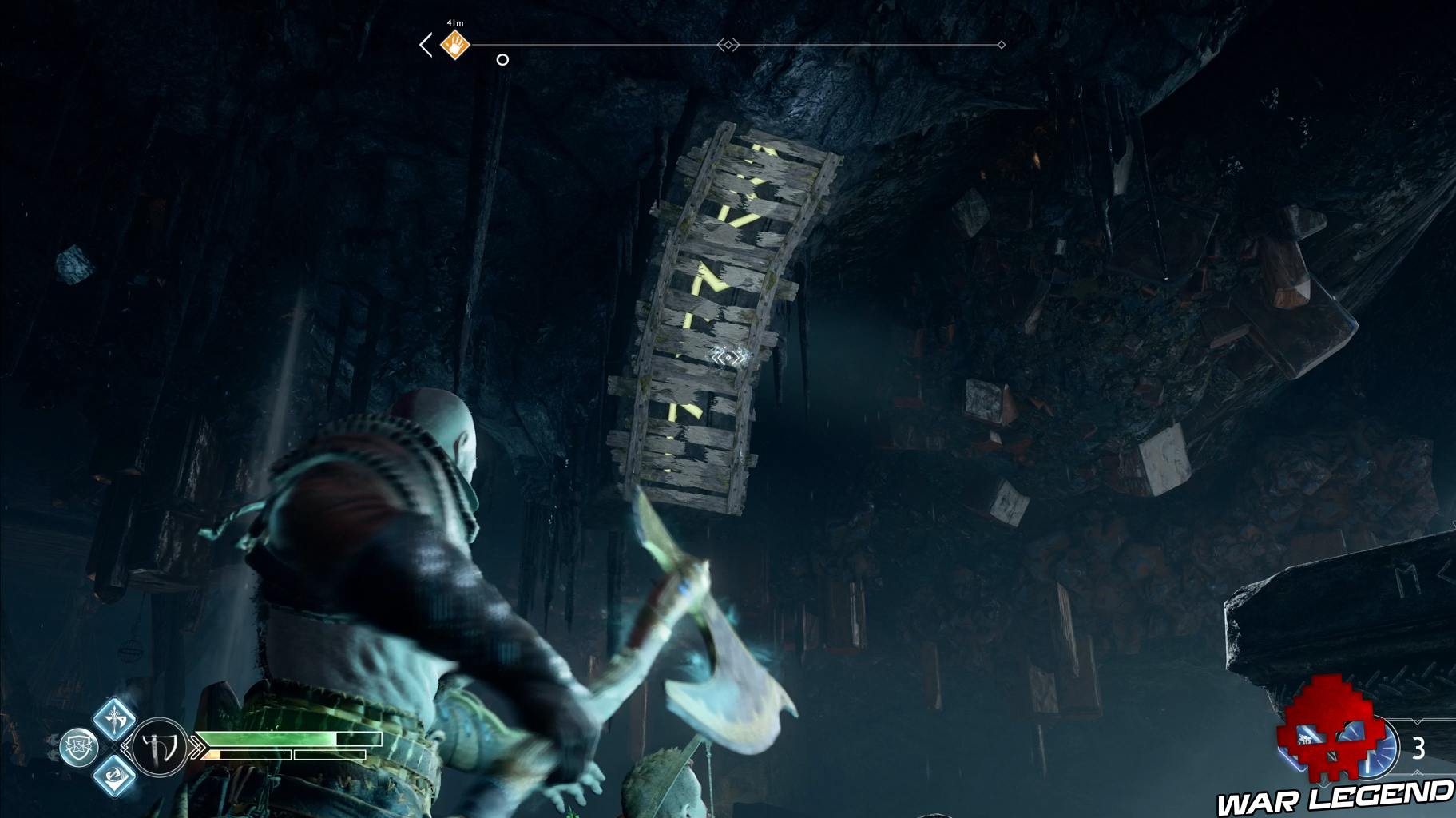The image size is (1456, 818).
Task: Click the light runic attack diamond icon
Action: pos(116,721)
